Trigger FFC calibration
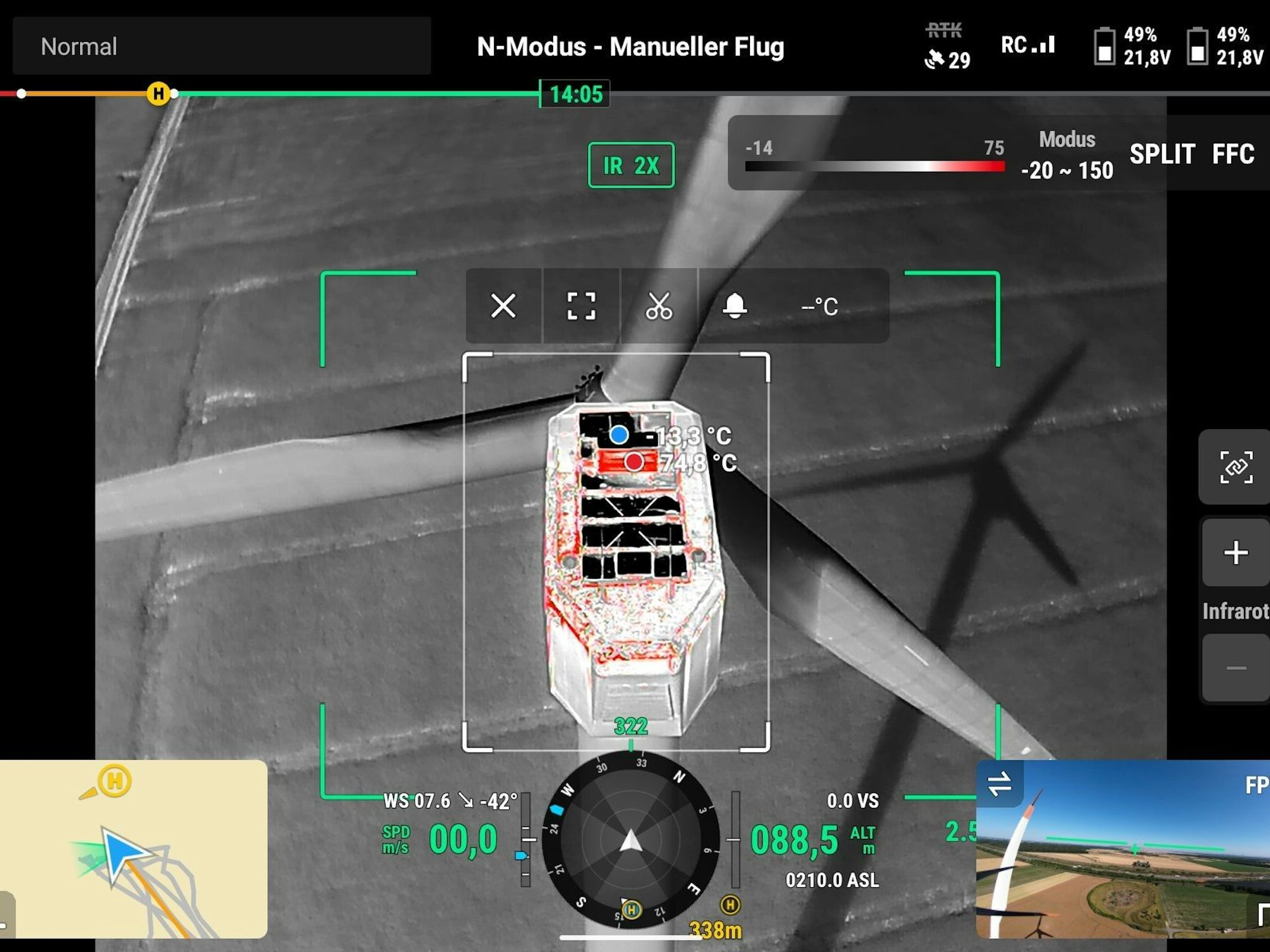Viewport: 1270px width, 952px height. click(x=1233, y=154)
